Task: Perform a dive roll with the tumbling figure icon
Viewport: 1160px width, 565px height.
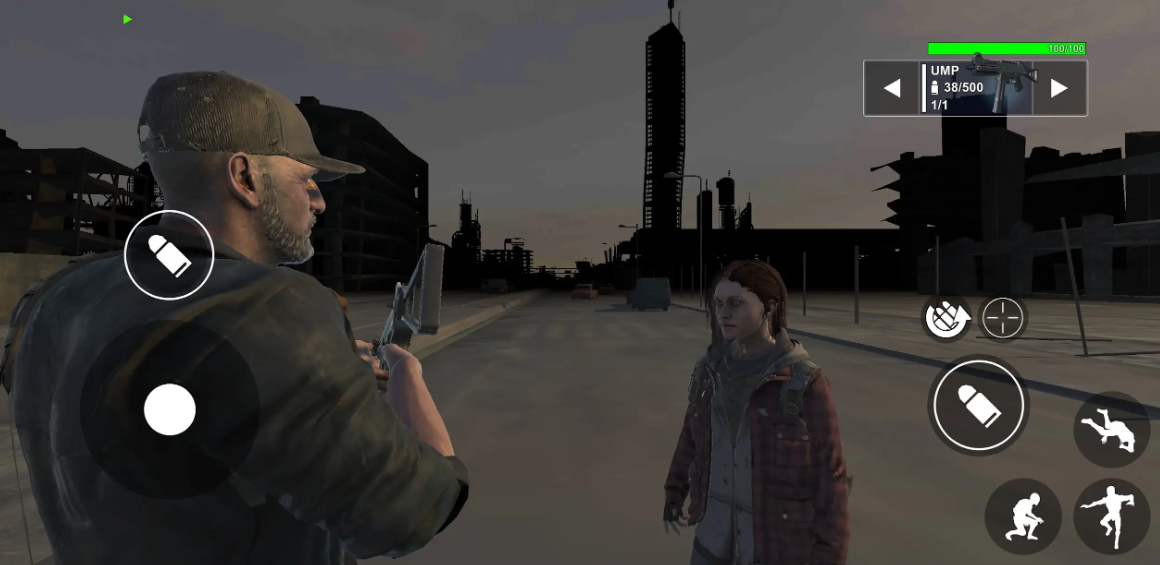Action: [x=1111, y=430]
